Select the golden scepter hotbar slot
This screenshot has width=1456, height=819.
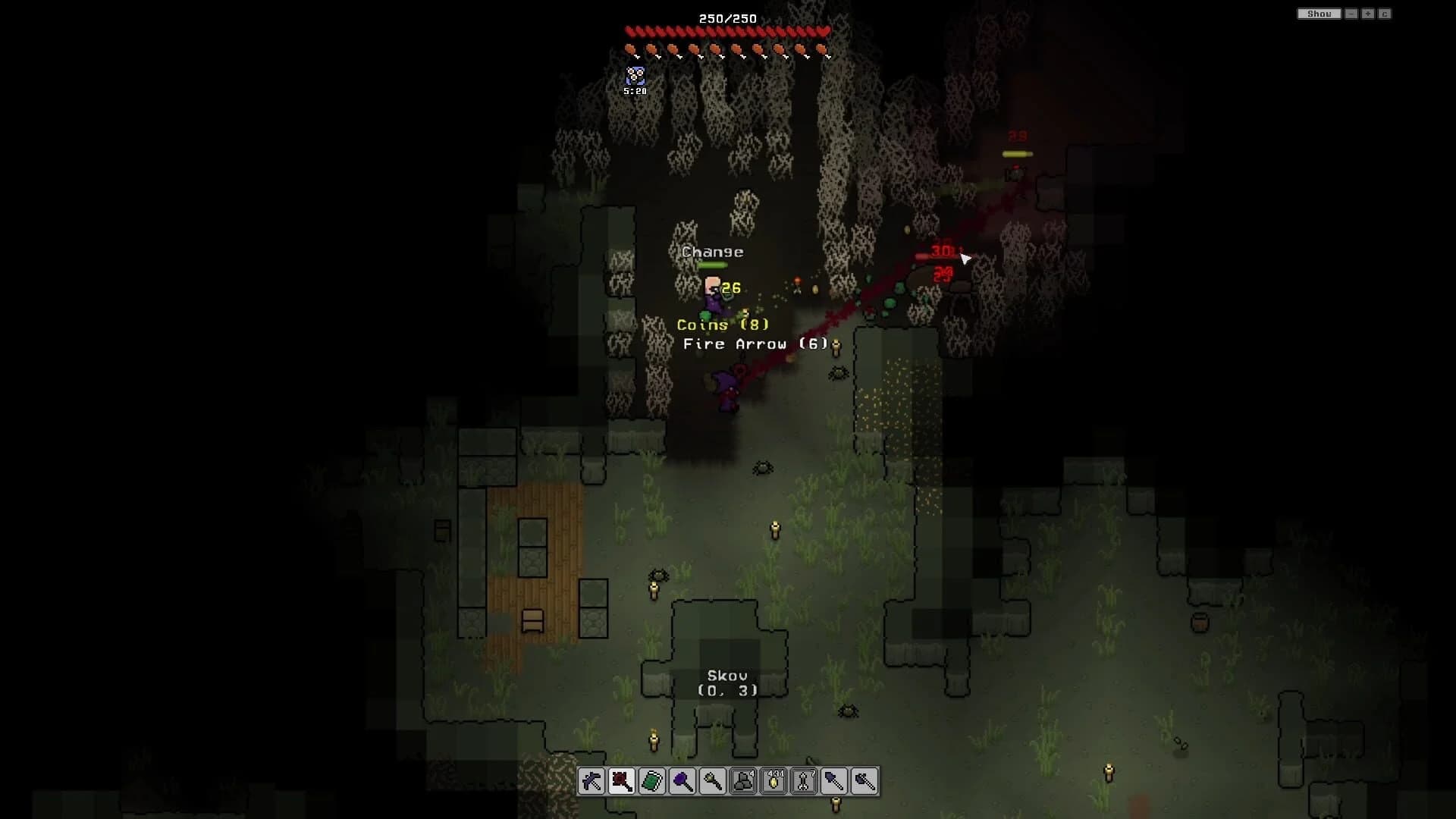tap(714, 781)
